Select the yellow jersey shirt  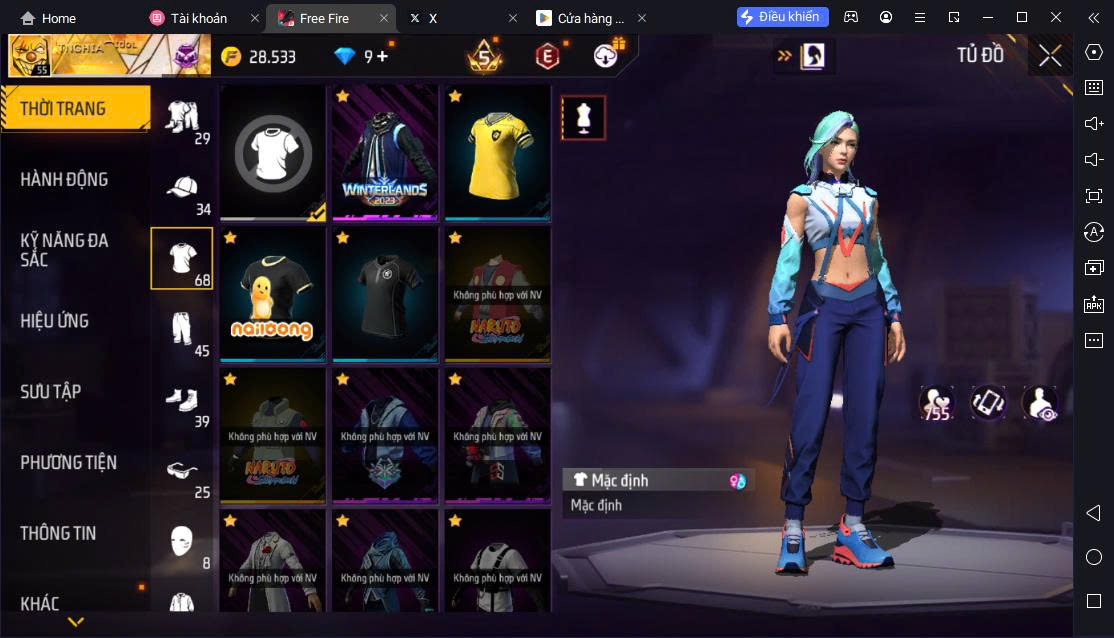click(x=498, y=152)
